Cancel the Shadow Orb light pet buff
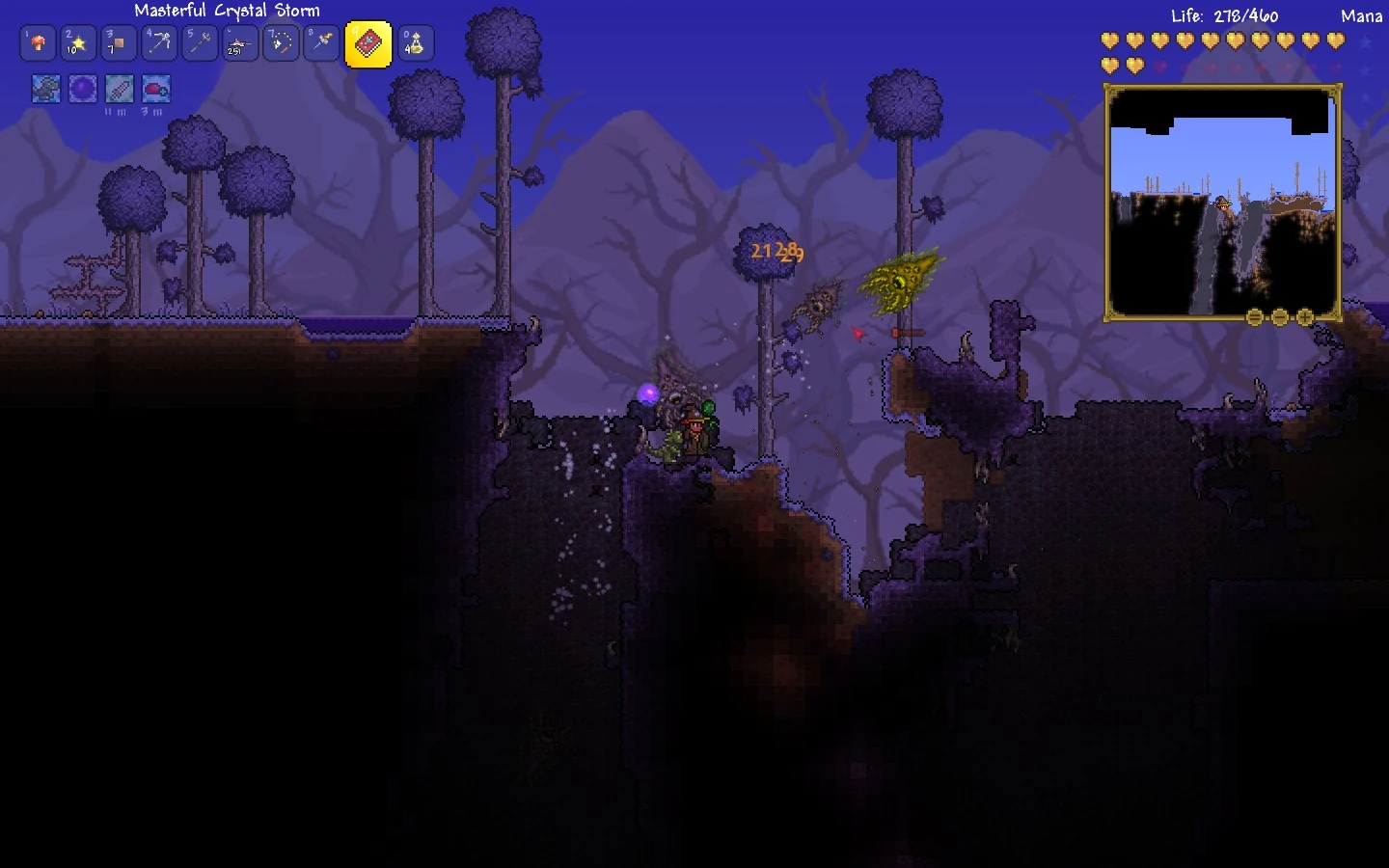This screenshot has width=1389, height=868. [83, 89]
